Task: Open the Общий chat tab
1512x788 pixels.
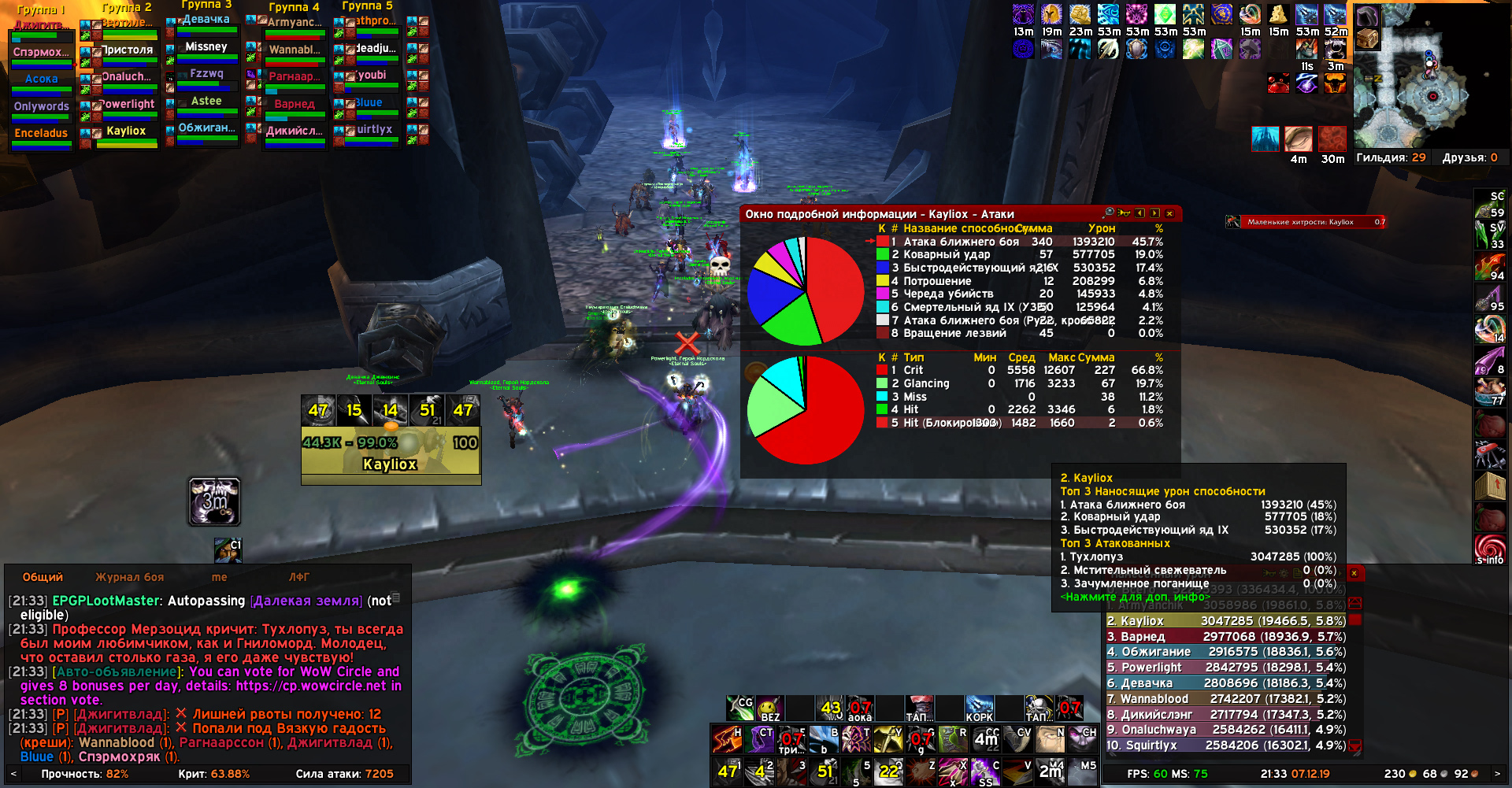Action: tap(43, 577)
